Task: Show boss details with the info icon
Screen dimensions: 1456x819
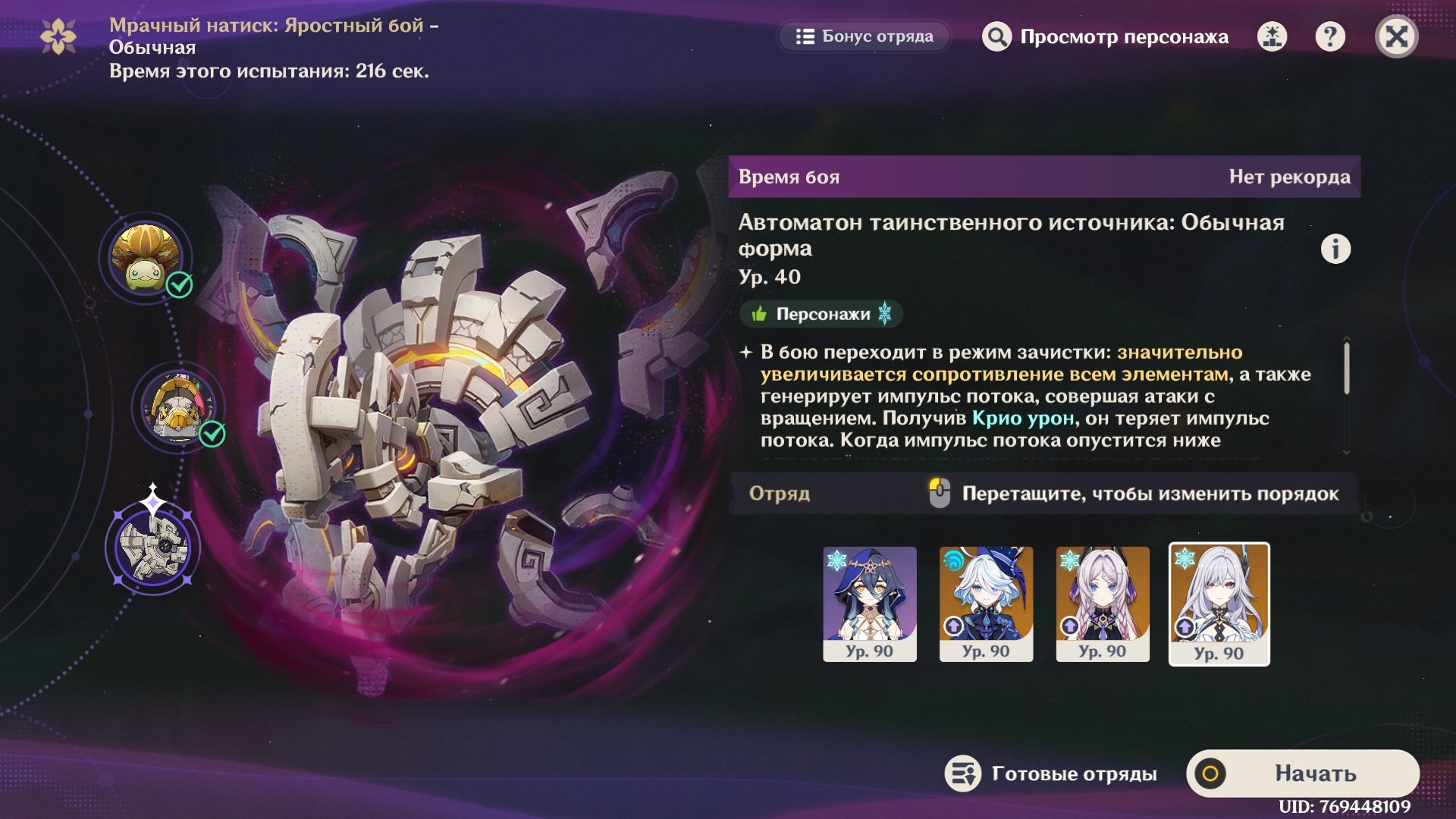Action: [x=1335, y=249]
